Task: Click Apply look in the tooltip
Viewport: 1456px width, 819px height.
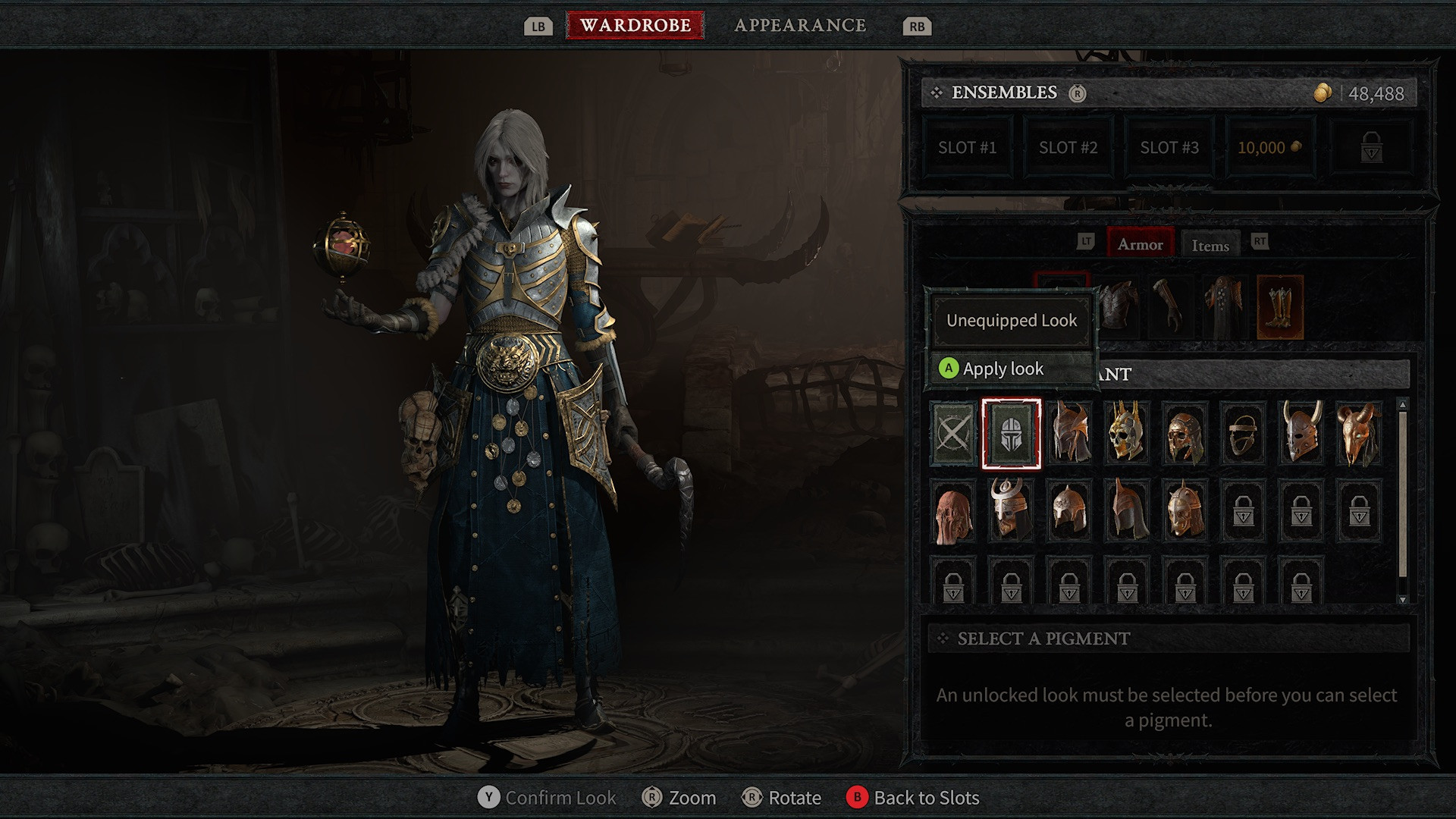Action: tap(1003, 369)
